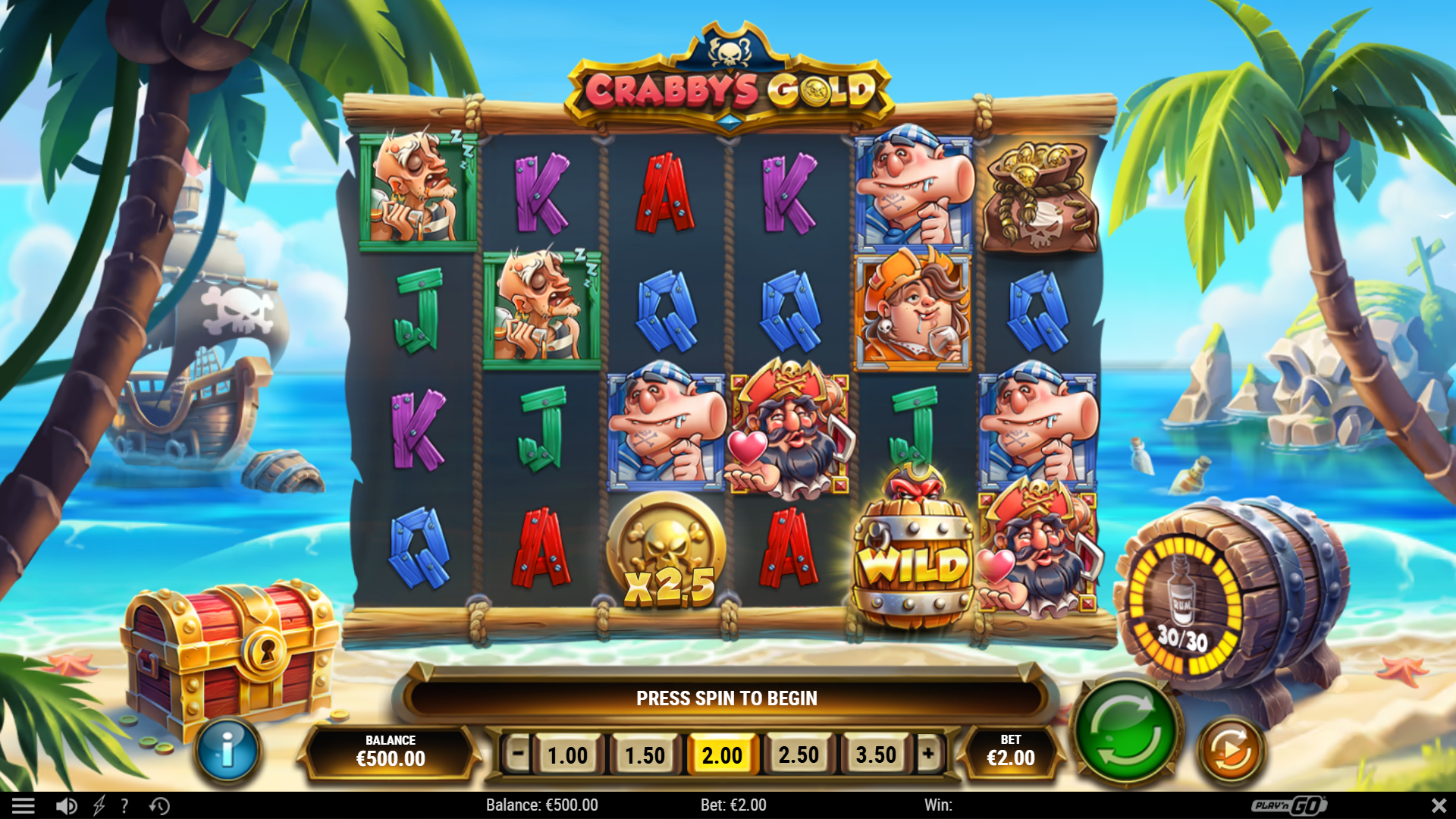Open the hamburger game menu

25,805
